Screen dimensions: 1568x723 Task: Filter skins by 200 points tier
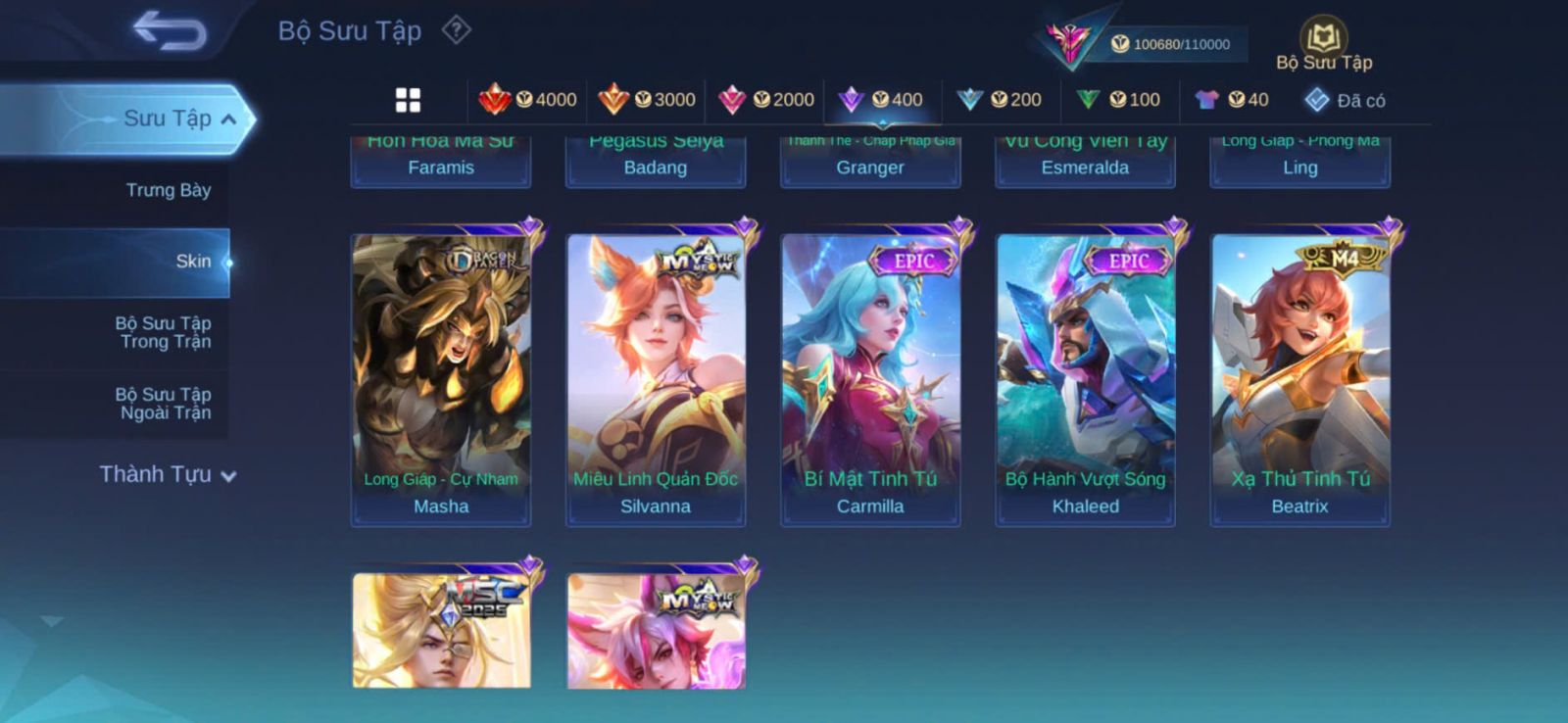click(x=1000, y=100)
